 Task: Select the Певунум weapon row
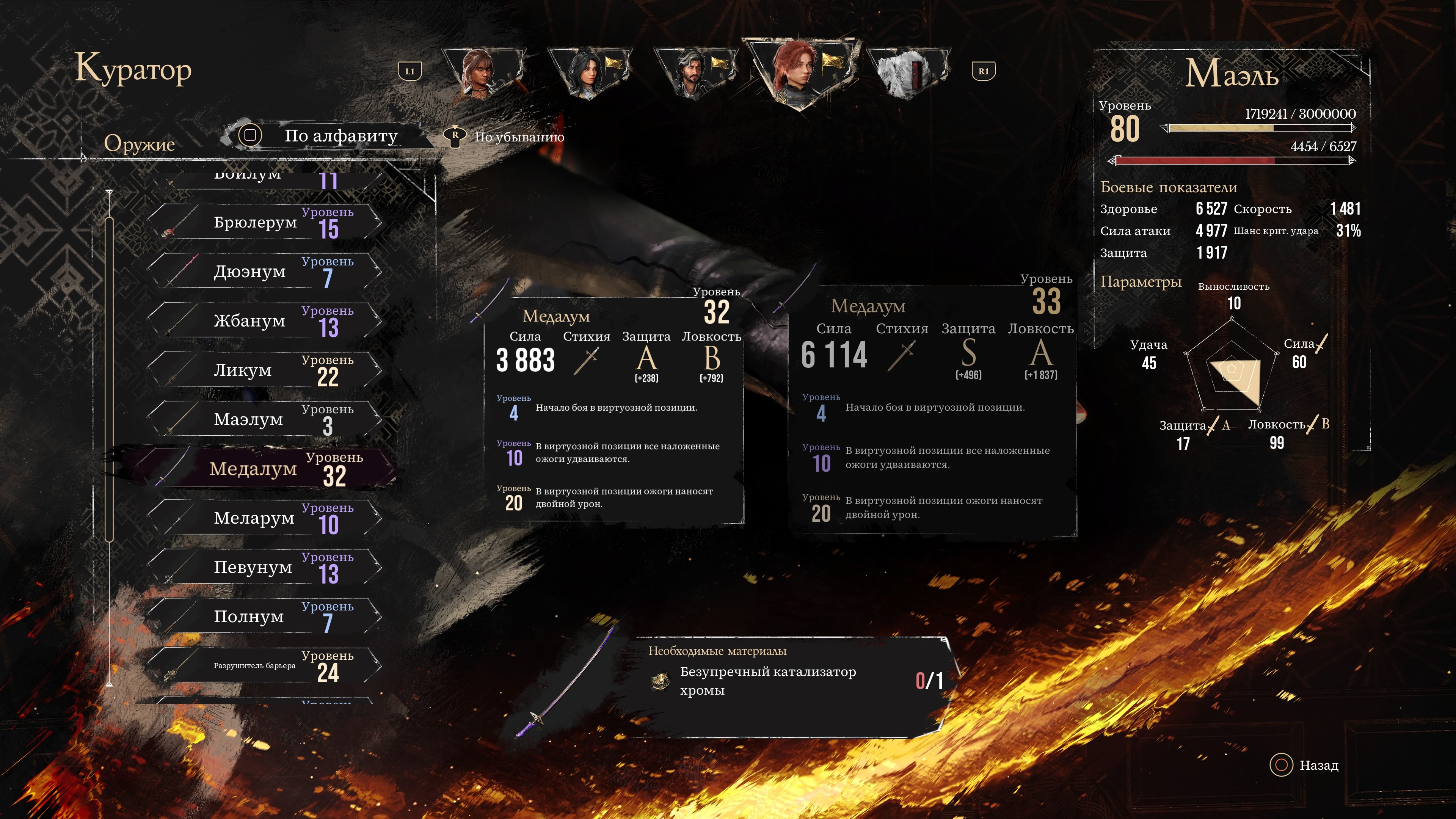click(x=266, y=567)
